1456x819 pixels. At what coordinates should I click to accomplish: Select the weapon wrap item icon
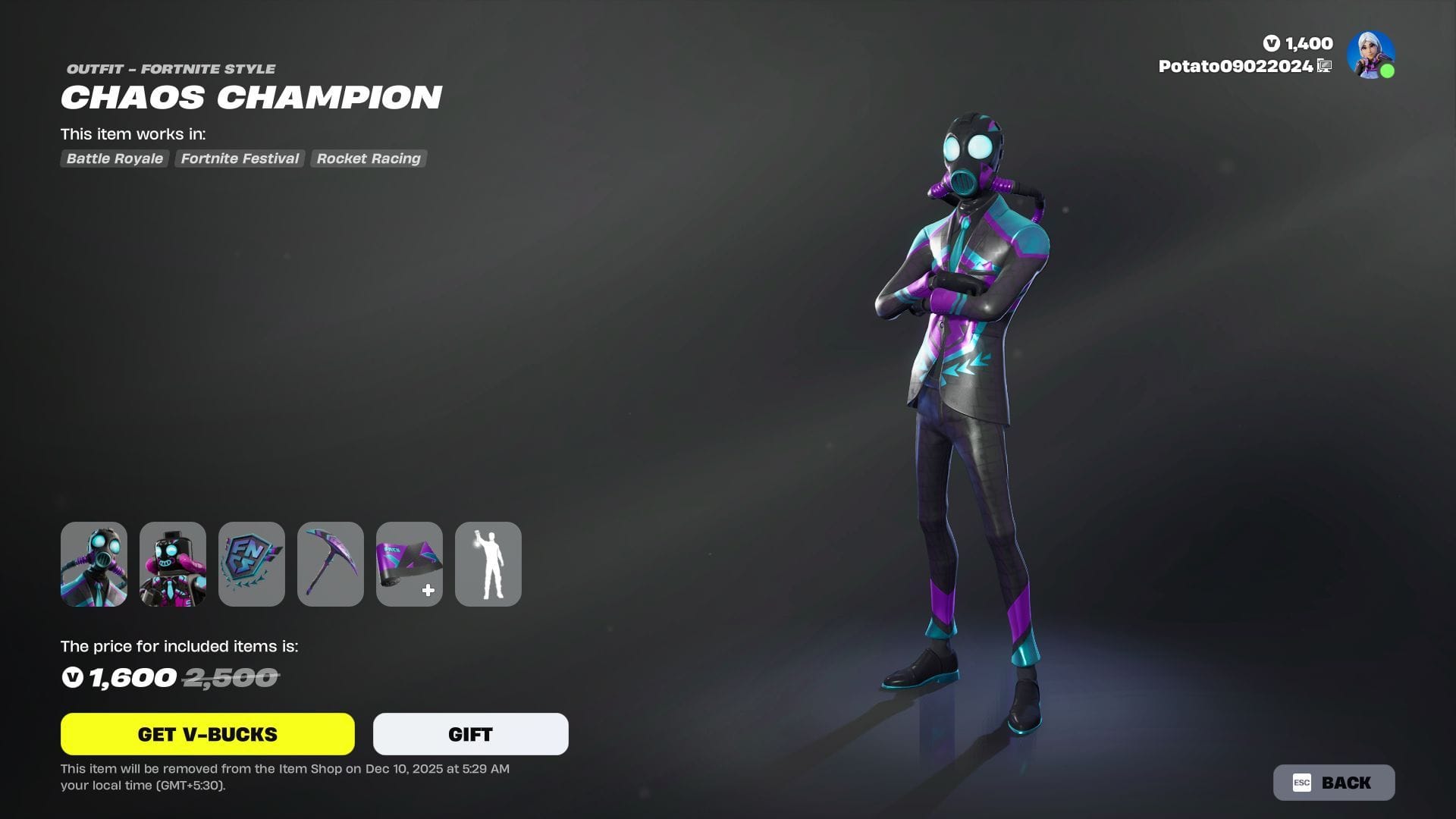click(x=409, y=563)
